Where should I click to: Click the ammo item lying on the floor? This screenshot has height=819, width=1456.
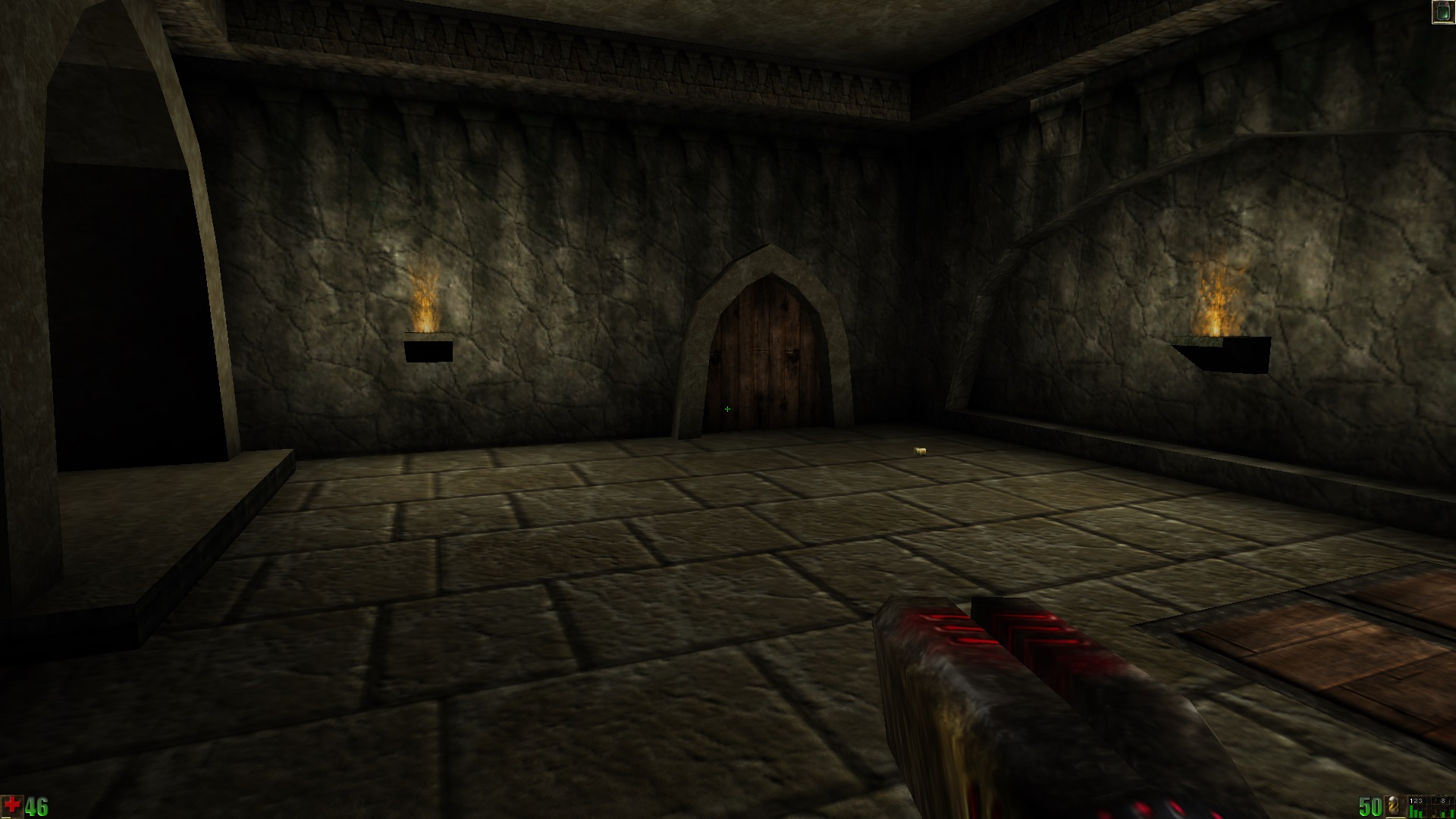pyautogui.click(x=921, y=450)
